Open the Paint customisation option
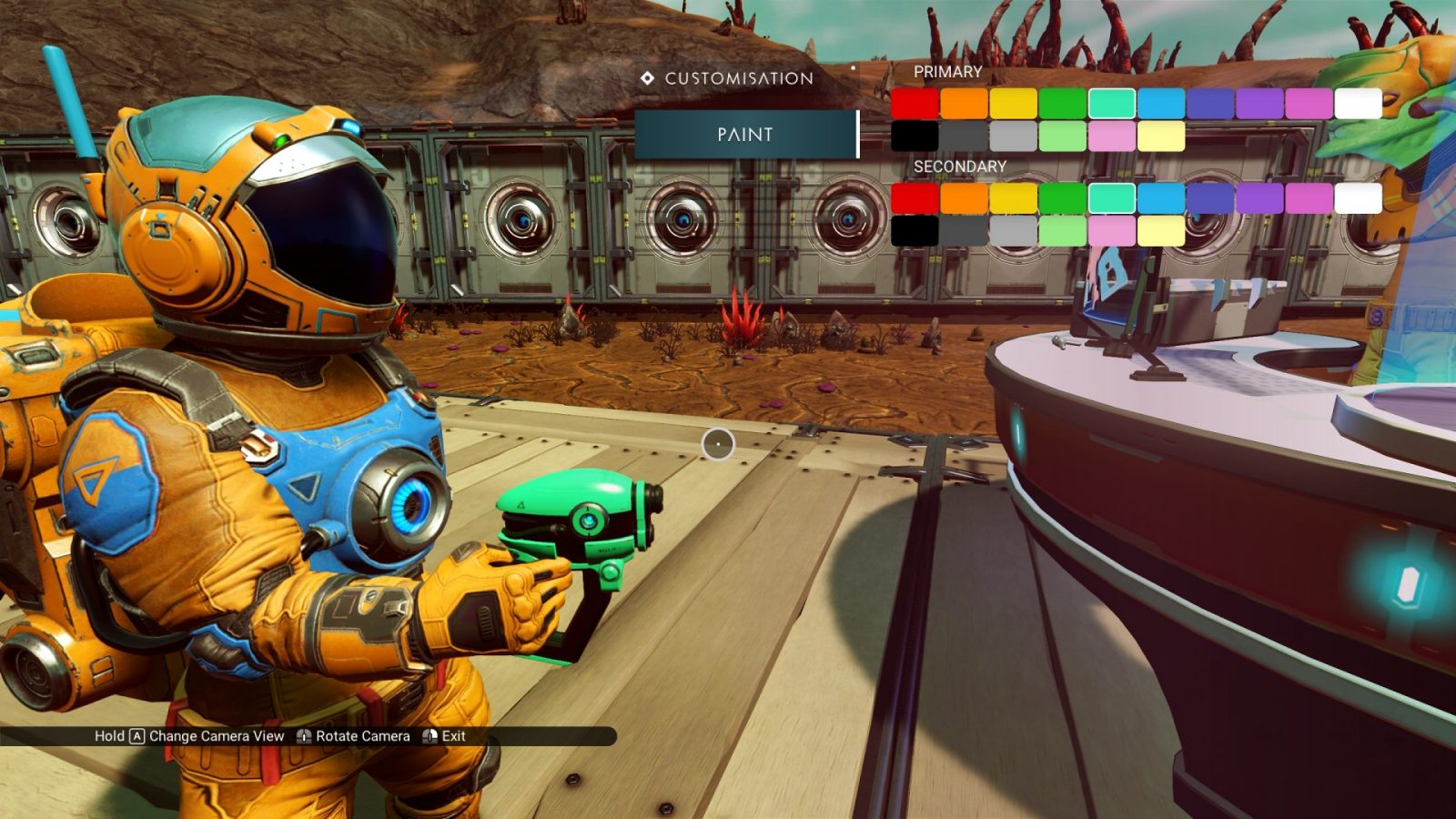Image resolution: width=1456 pixels, height=819 pixels. (x=745, y=135)
